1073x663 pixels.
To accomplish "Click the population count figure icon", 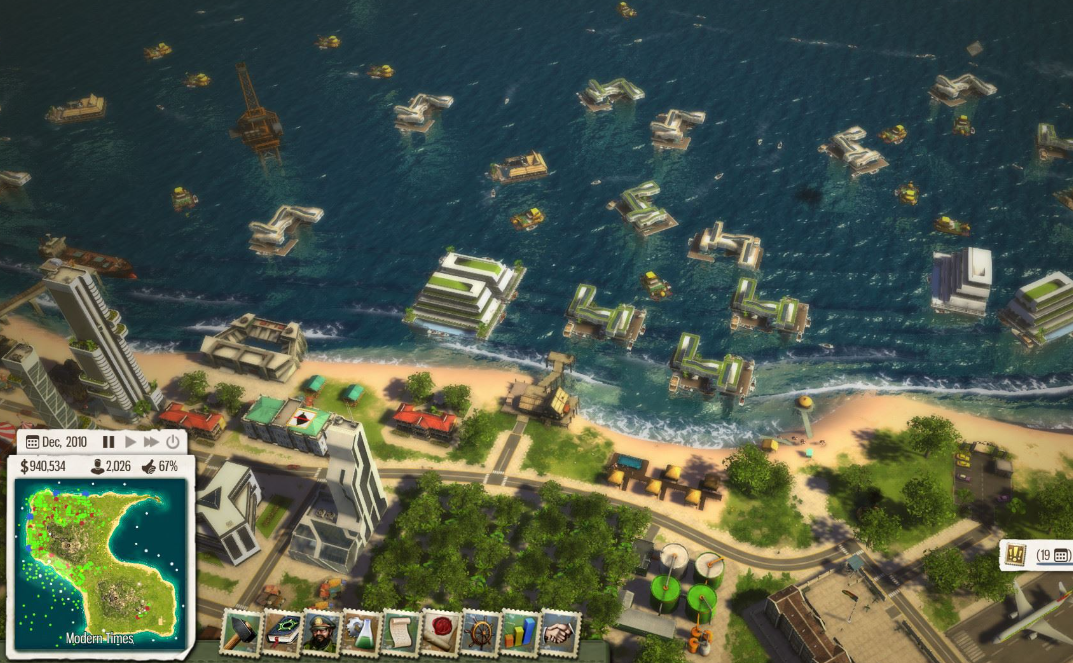I will tap(97, 466).
